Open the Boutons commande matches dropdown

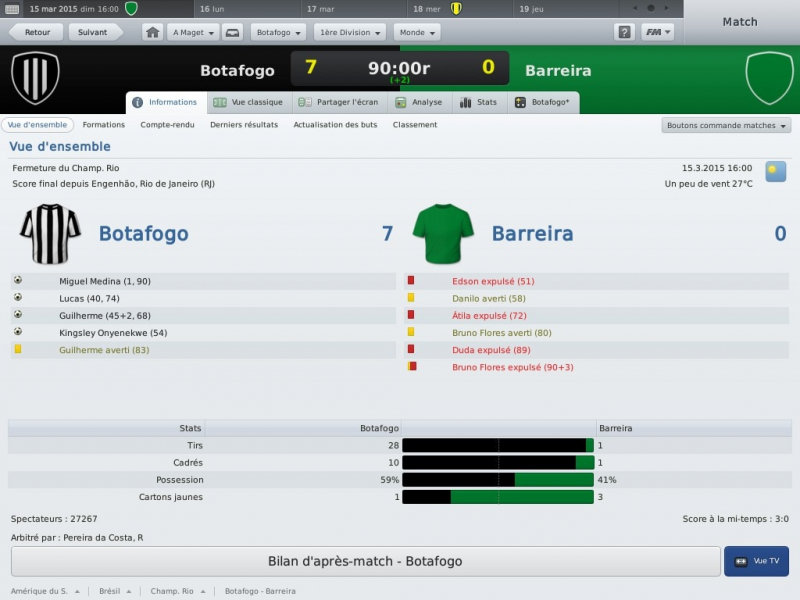pos(726,125)
